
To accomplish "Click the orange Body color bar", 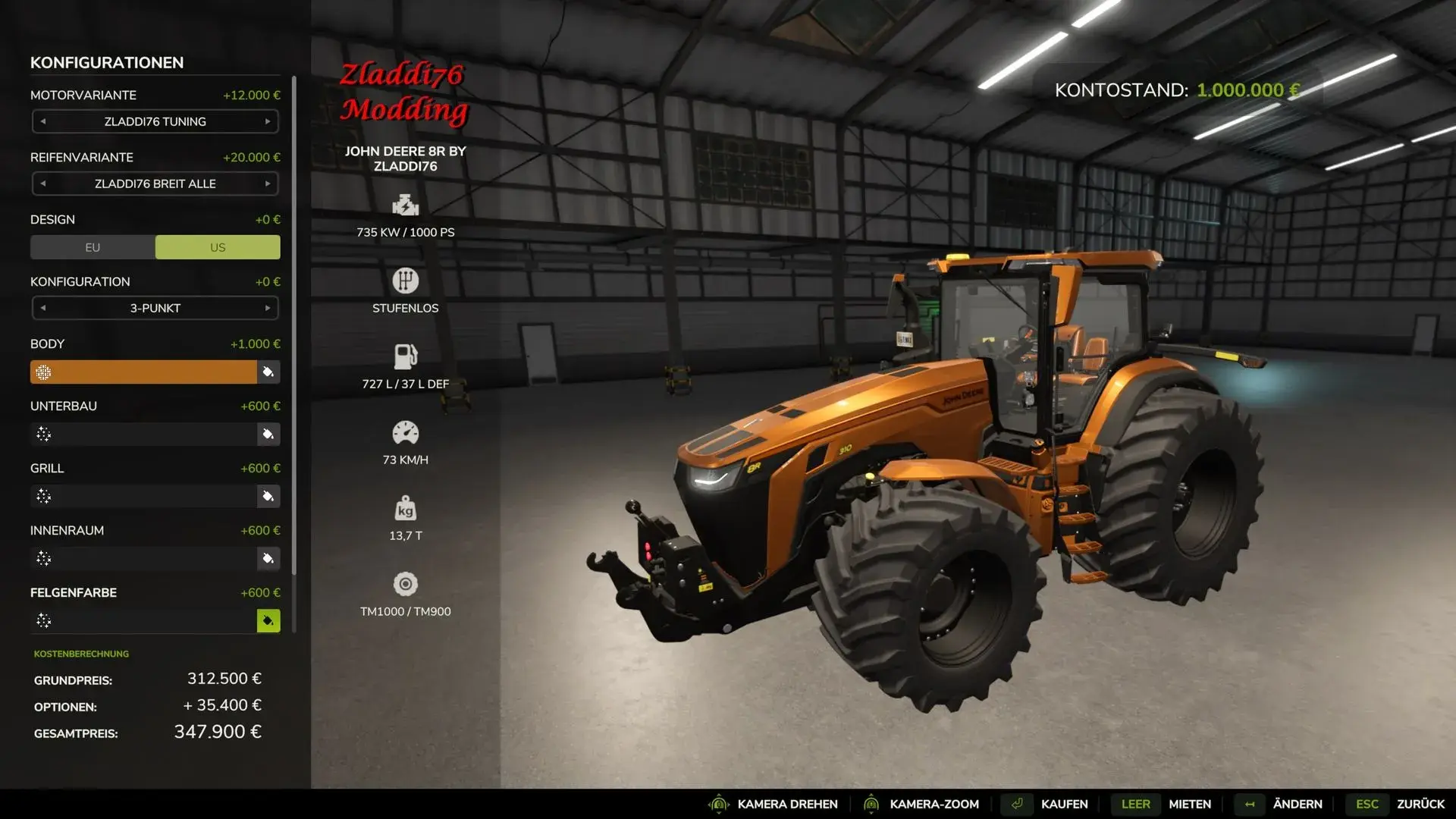I will pos(144,372).
